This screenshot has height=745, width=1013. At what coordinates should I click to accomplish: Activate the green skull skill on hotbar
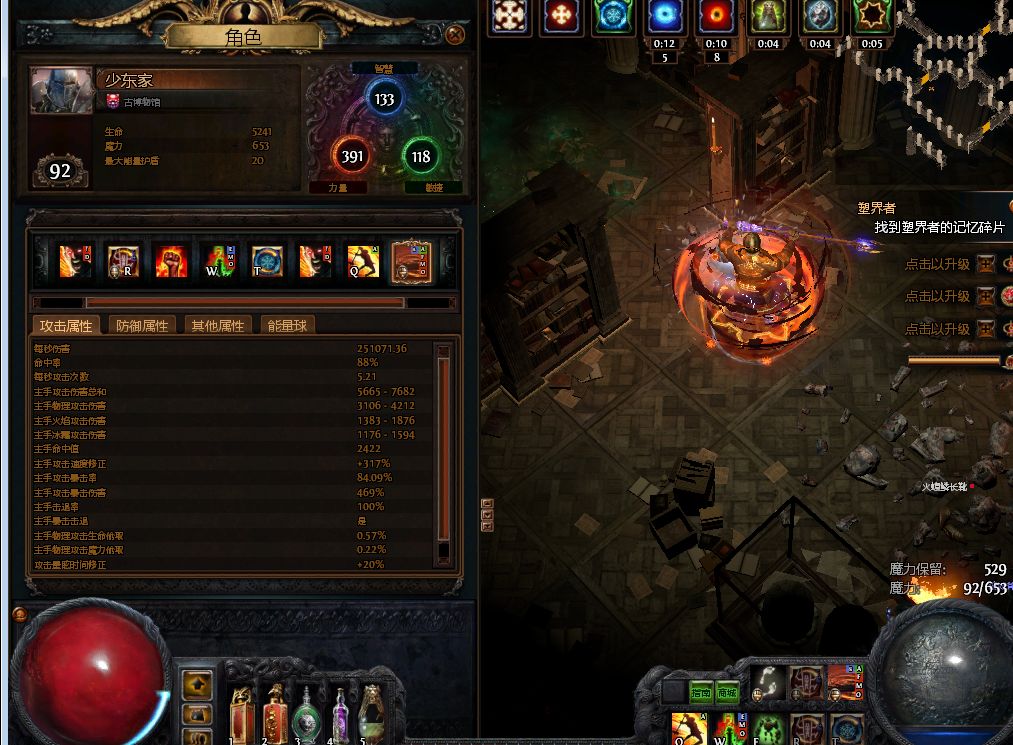(765, 729)
